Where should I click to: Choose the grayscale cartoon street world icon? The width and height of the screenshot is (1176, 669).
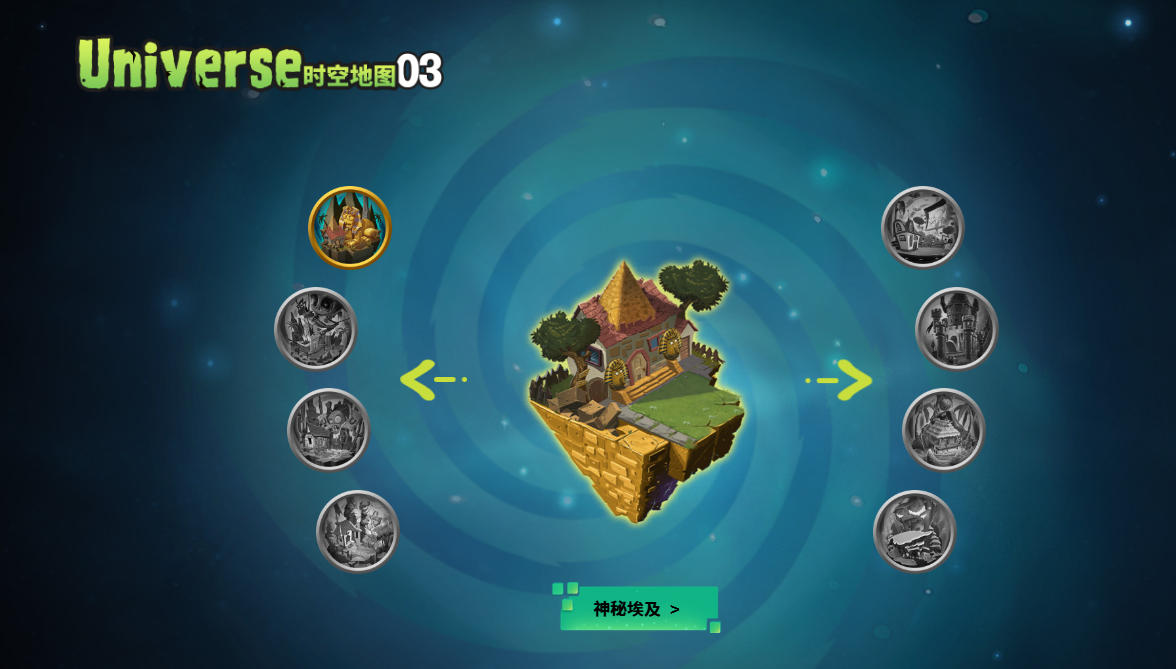tap(922, 227)
